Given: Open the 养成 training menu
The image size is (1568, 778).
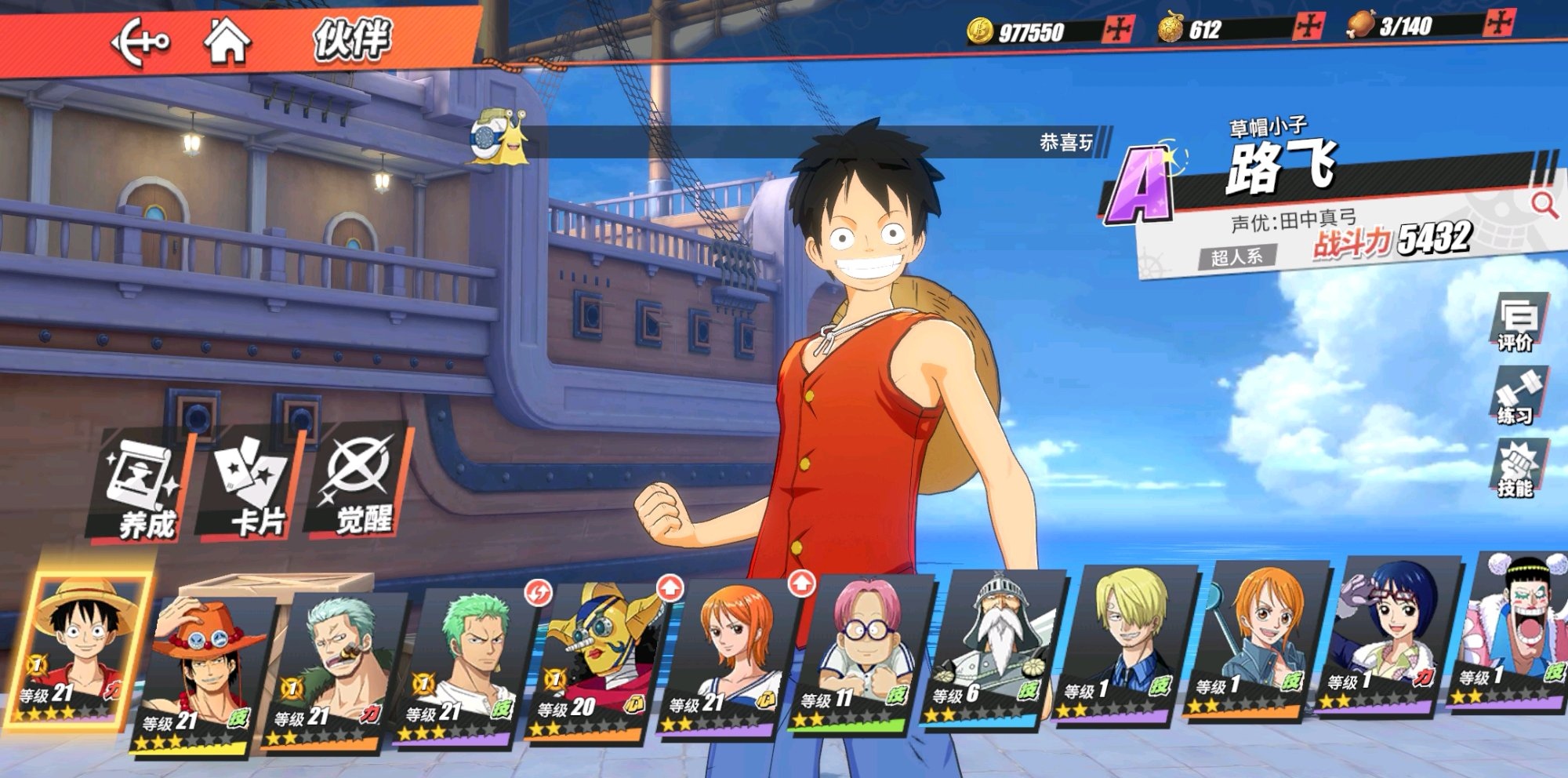Looking at the screenshot, I should coord(143,490).
